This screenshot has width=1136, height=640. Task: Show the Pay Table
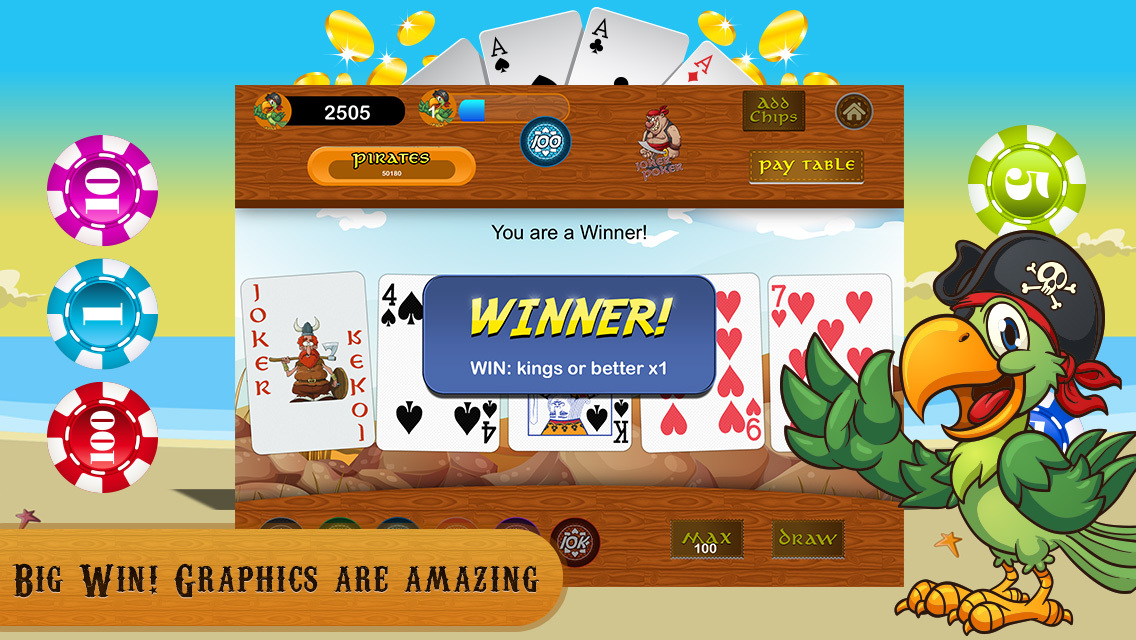click(x=806, y=166)
